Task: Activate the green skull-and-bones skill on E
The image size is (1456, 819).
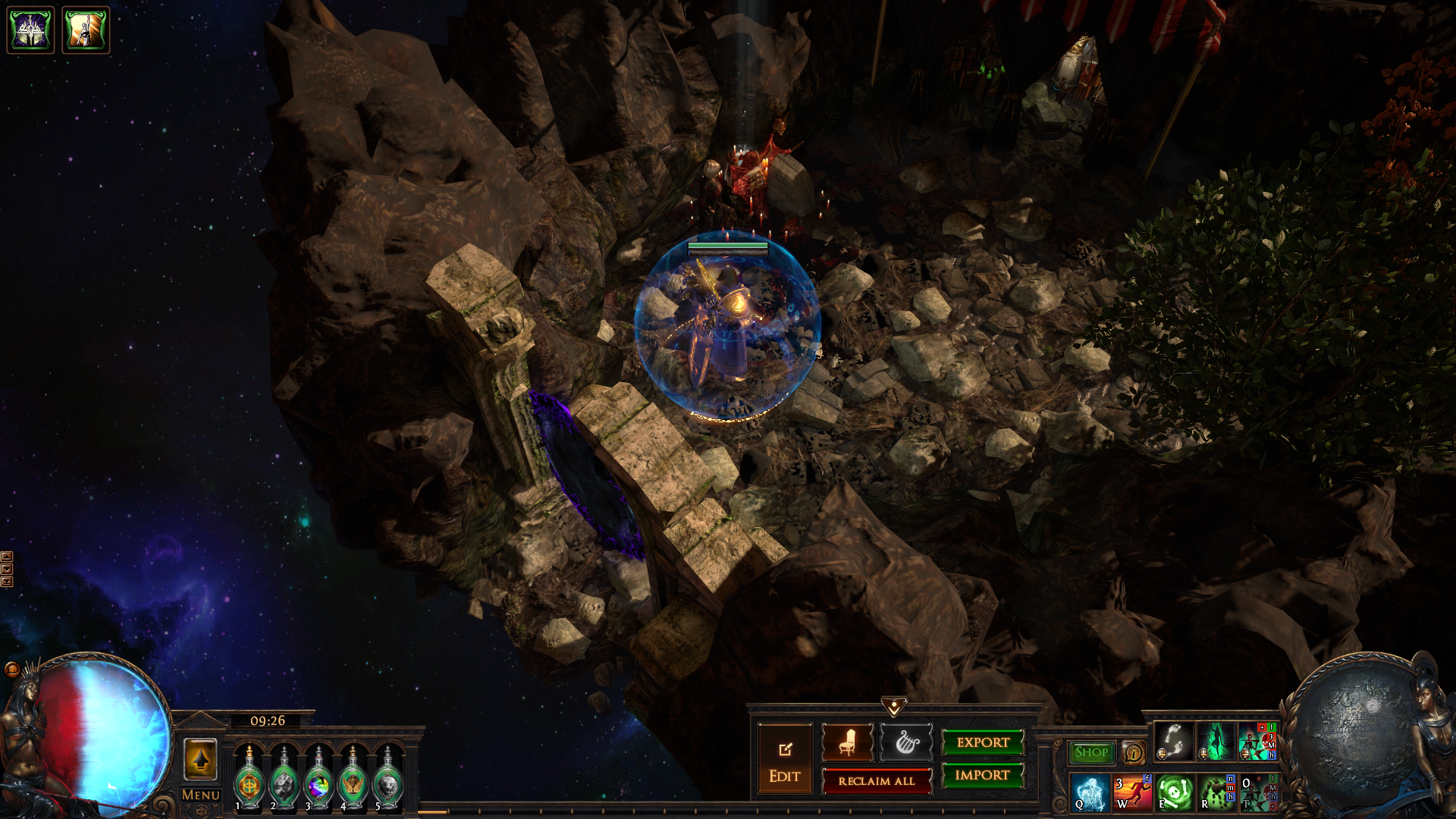Action: [1174, 792]
